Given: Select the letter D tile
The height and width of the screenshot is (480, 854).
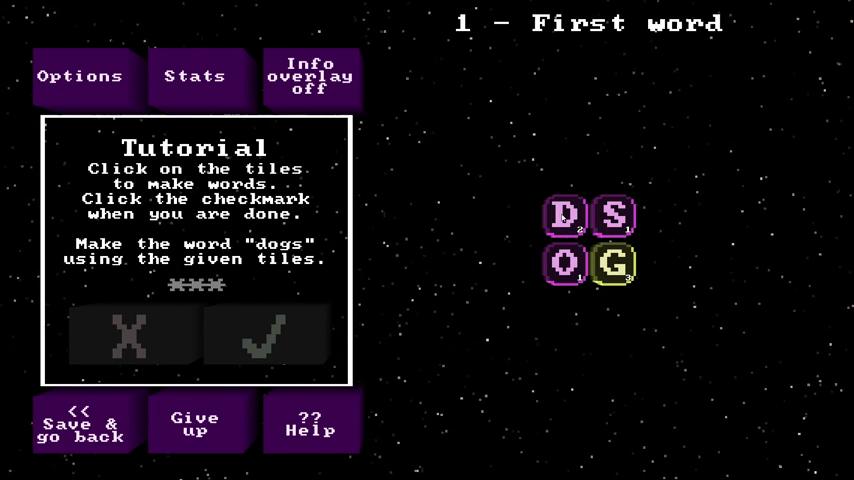Looking at the screenshot, I should pos(565,215).
